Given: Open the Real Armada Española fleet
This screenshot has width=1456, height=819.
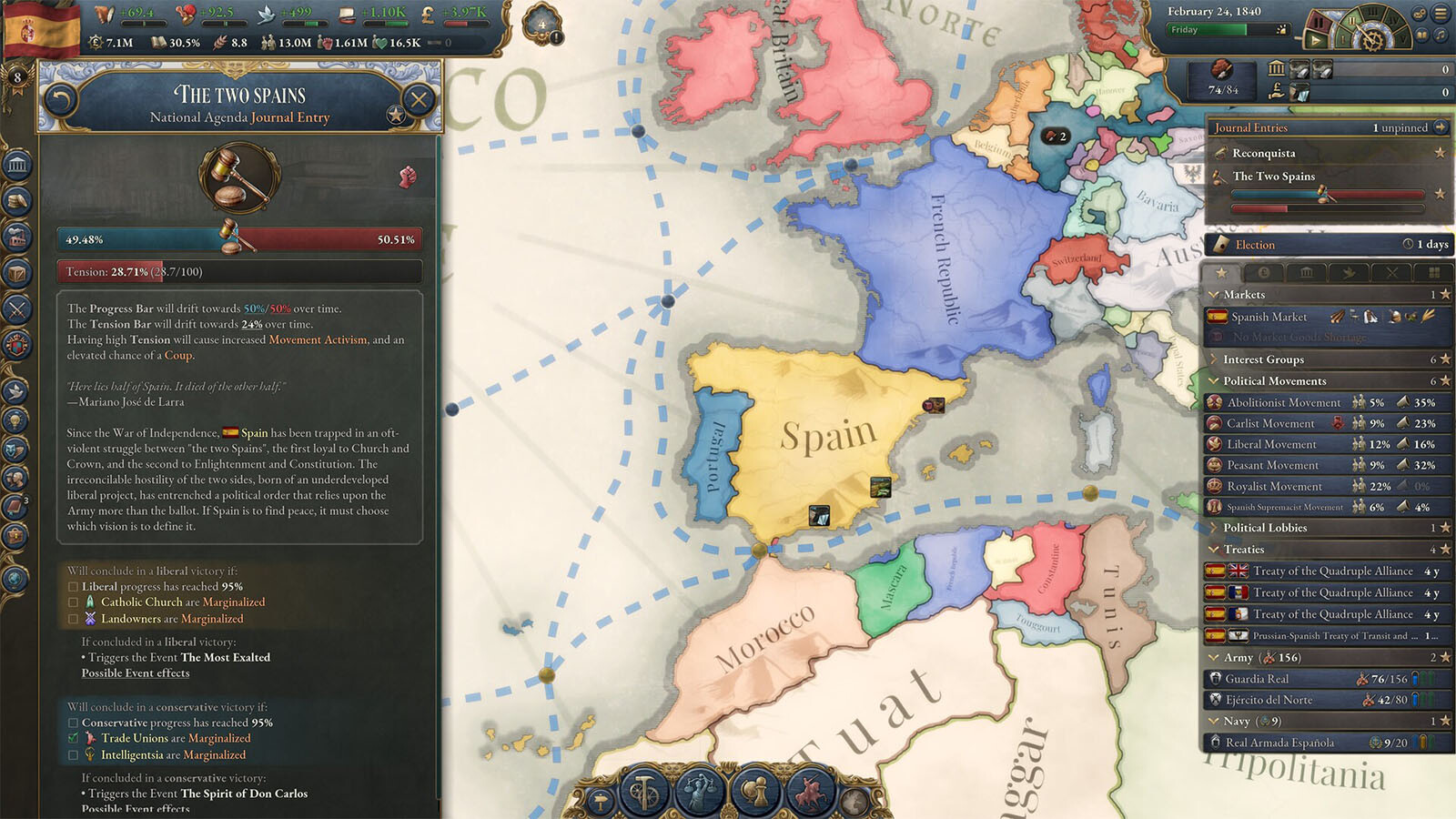Looking at the screenshot, I should (1279, 743).
